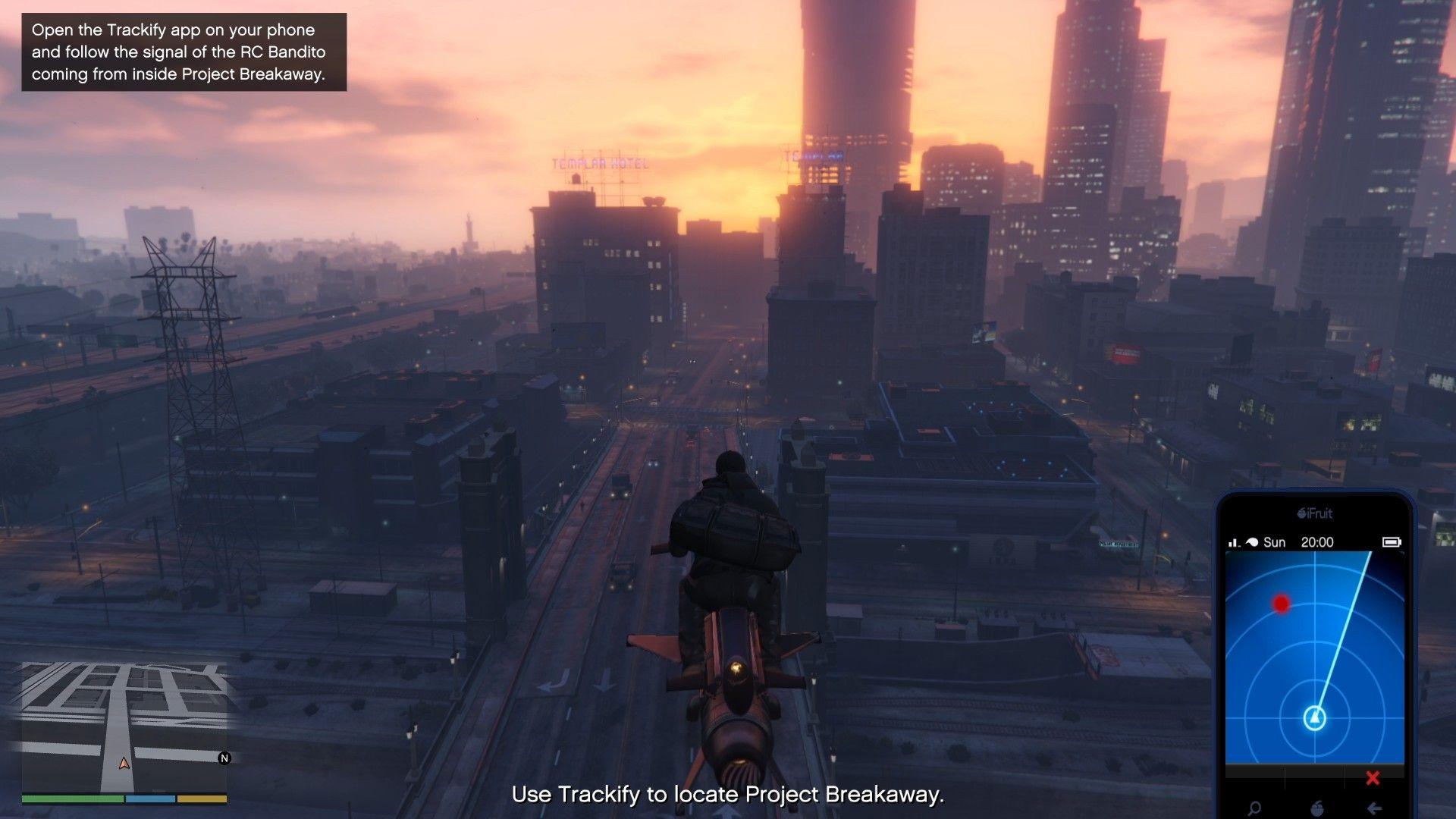
Task: Click the red X to close the Trackify app
Action: [x=1372, y=778]
